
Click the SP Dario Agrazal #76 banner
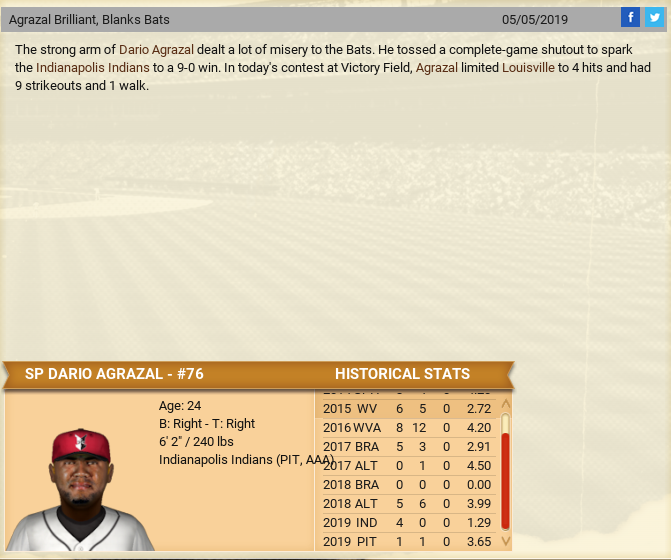pyautogui.click(x=114, y=374)
